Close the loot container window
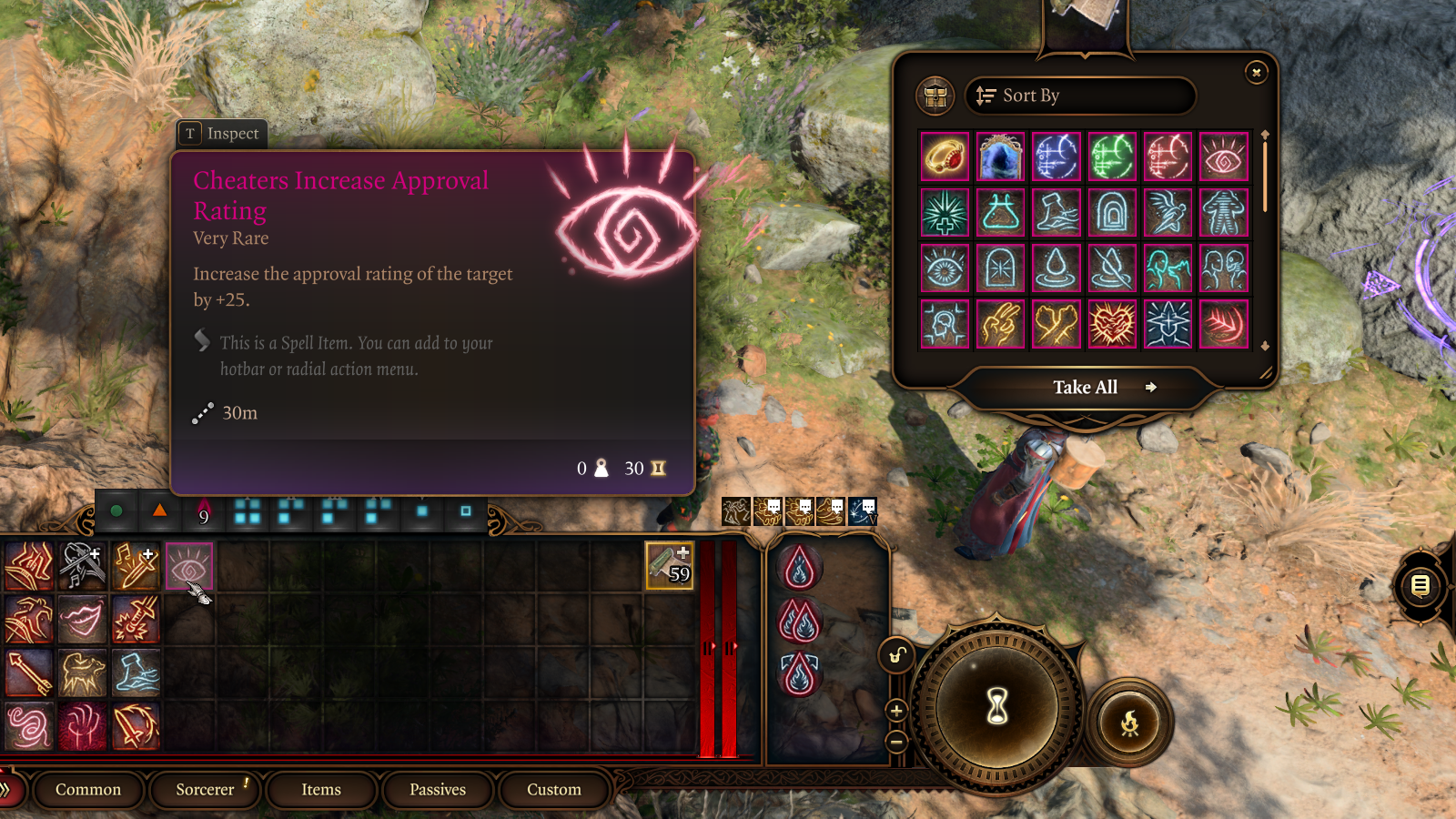The height and width of the screenshot is (819, 1456). tap(1256, 73)
